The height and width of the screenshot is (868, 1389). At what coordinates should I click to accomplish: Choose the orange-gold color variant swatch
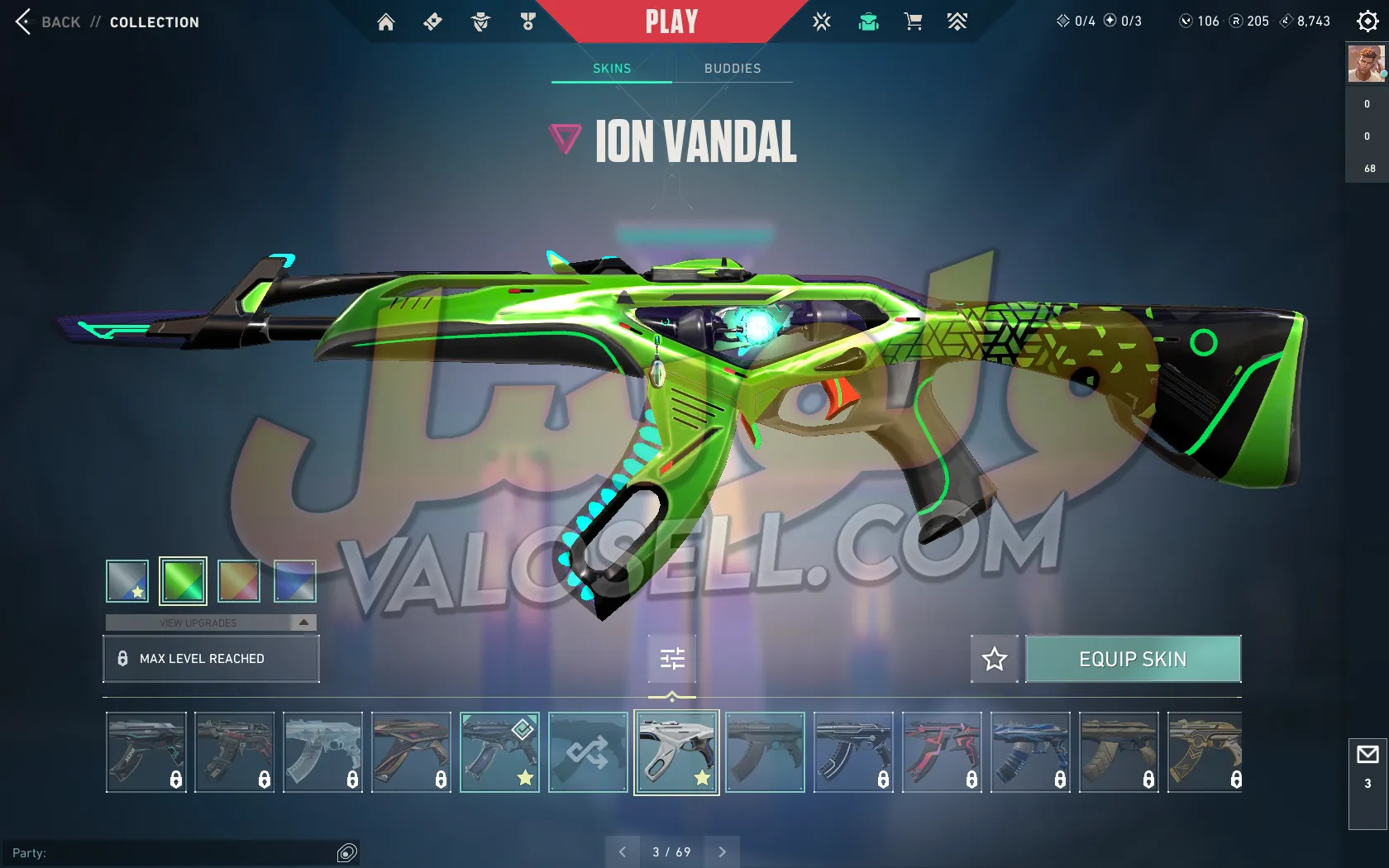(239, 580)
